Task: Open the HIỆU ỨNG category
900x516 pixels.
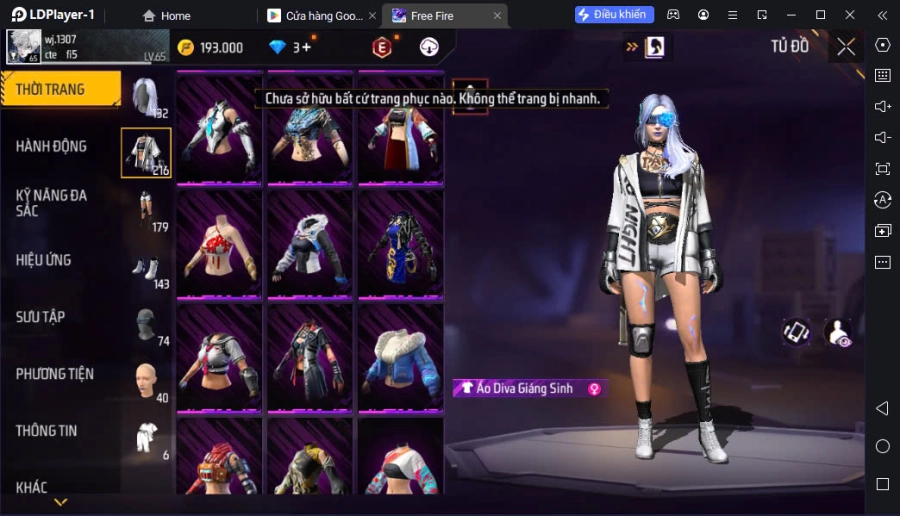Action: coord(44,260)
